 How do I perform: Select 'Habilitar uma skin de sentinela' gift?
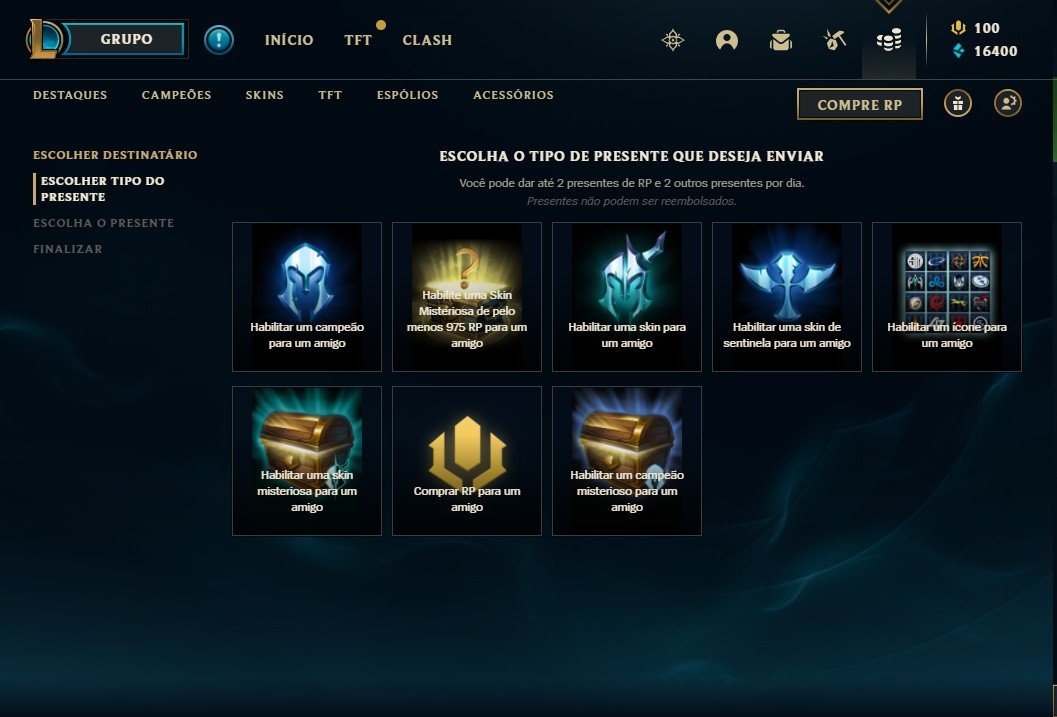tap(787, 297)
